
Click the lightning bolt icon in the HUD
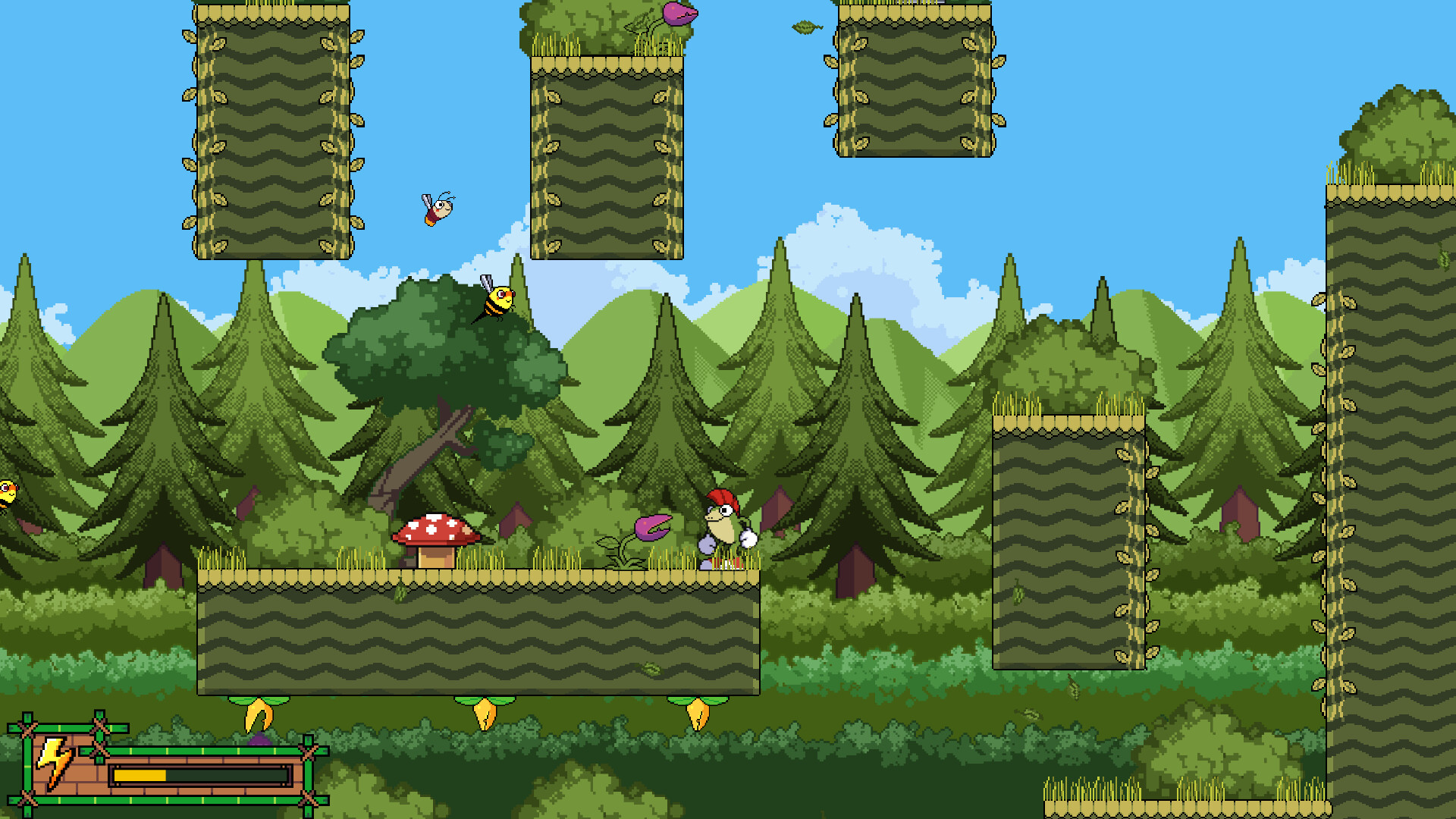coord(53,758)
